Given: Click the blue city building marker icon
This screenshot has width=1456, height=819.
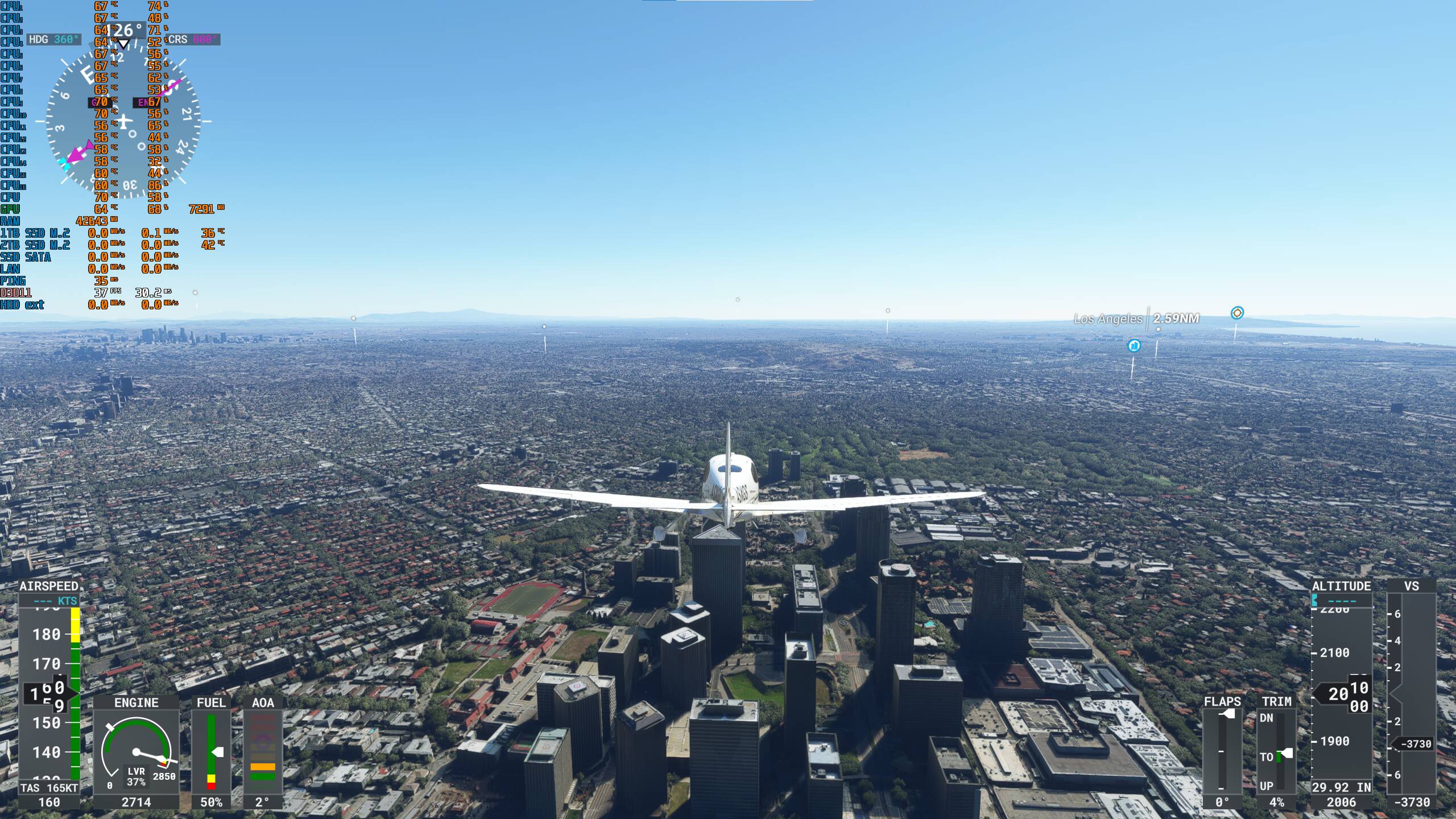Looking at the screenshot, I should pos(1134,345).
